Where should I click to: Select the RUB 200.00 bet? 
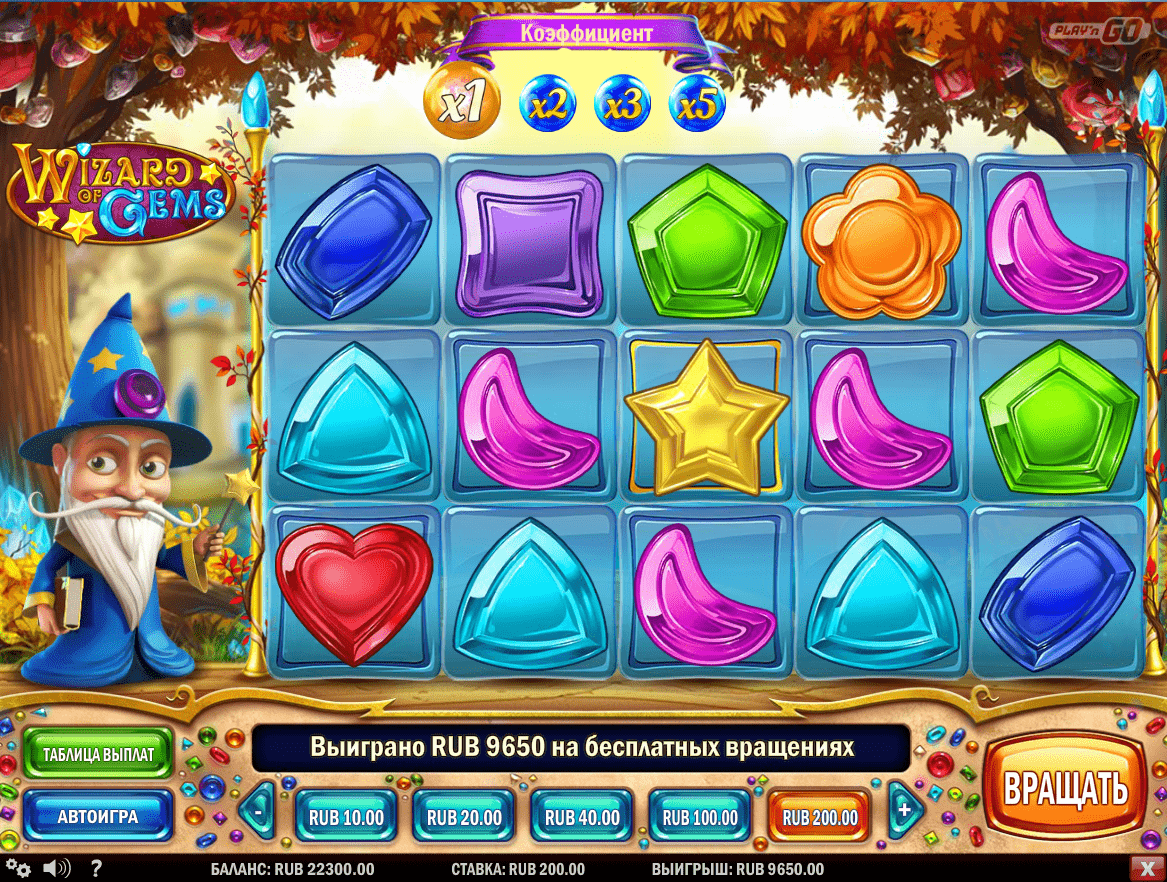coord(819,816)
